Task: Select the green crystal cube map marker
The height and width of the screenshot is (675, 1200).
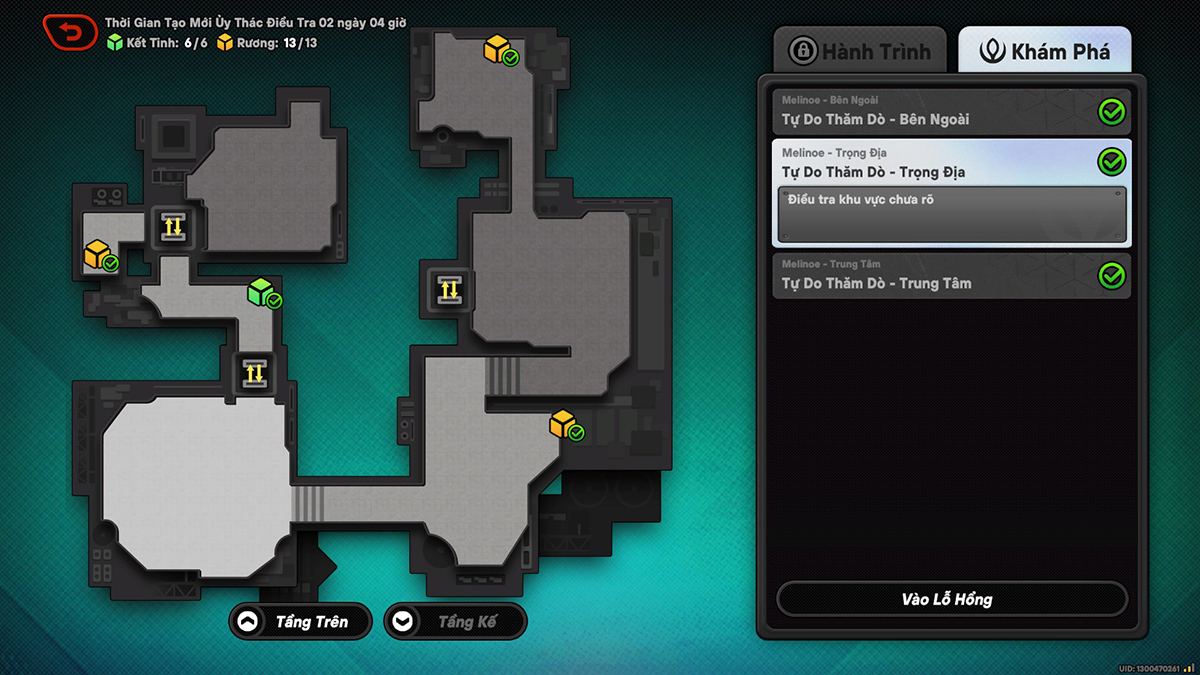Action: coord(262,293)
